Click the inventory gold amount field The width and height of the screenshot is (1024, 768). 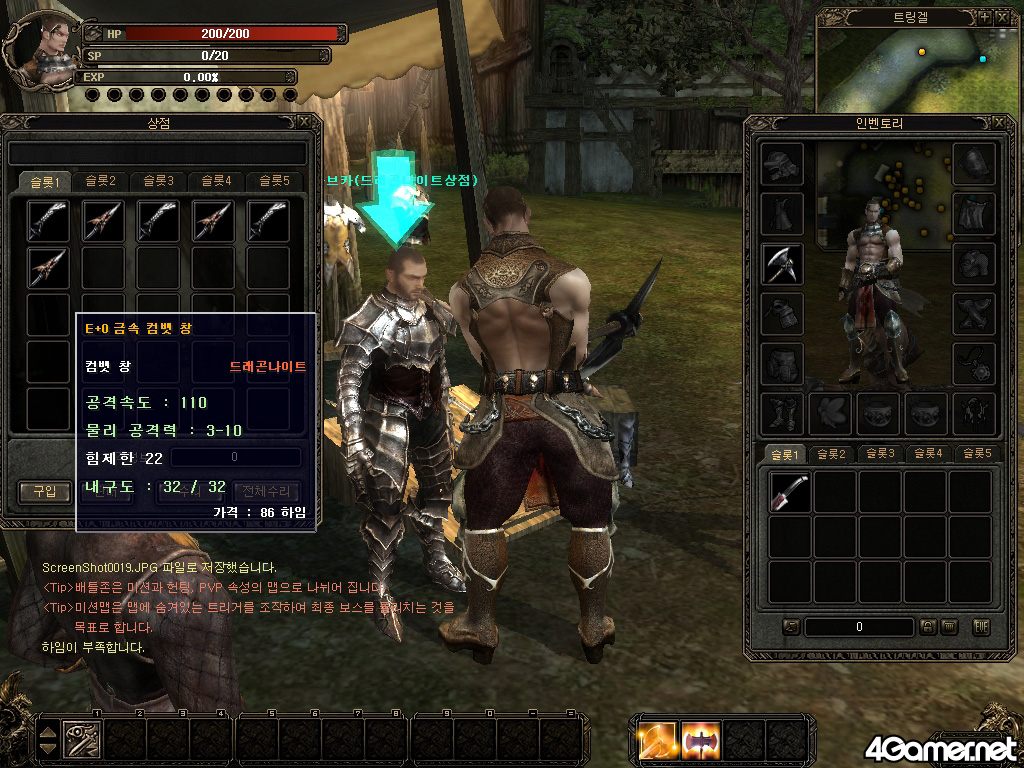[858, 627]
